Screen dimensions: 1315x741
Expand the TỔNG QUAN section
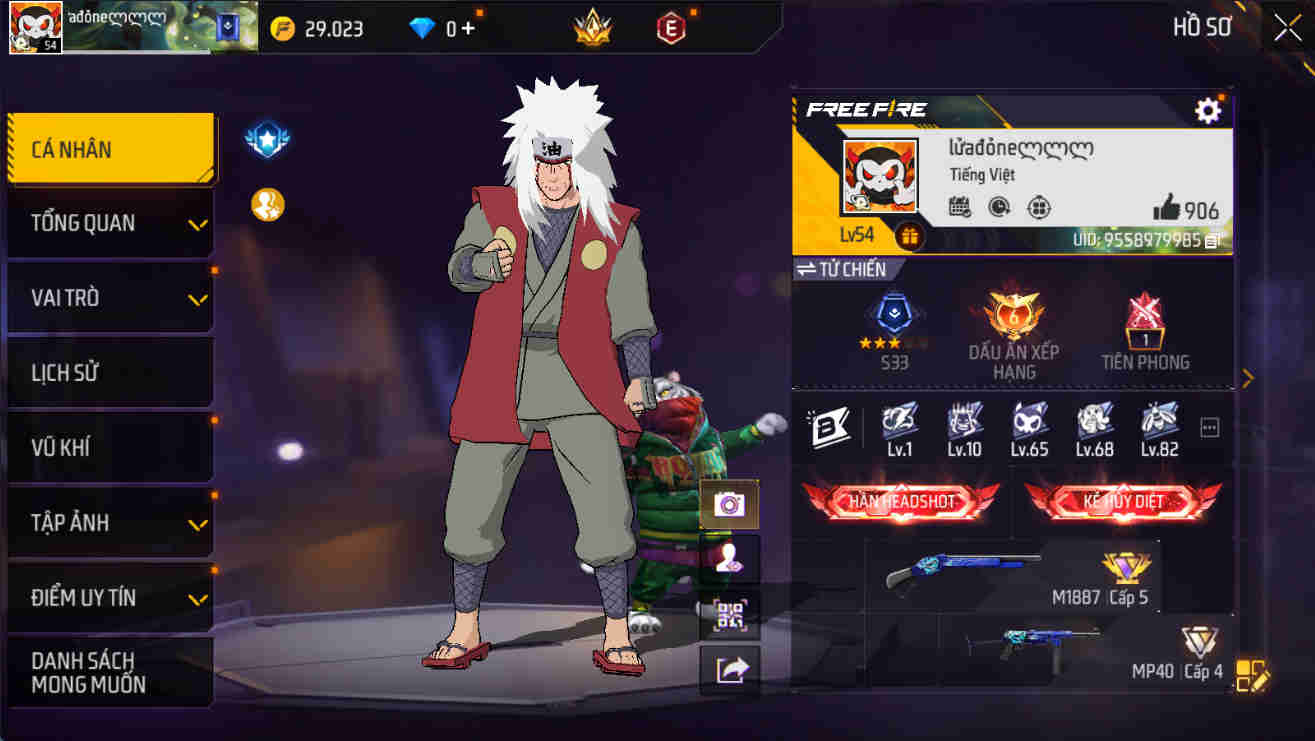(x=110, y=223)
